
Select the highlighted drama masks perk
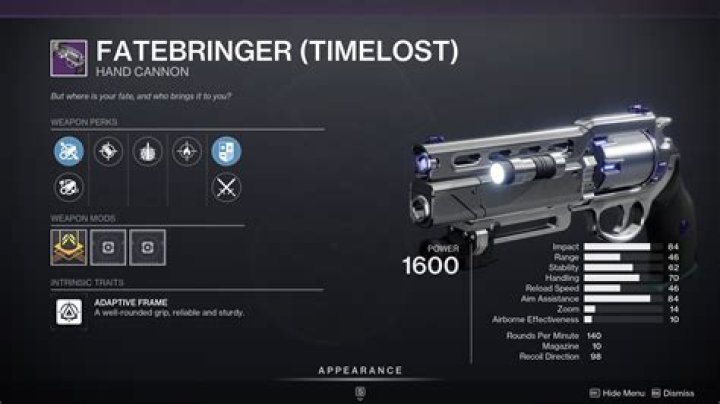pyautogui.click(x=224, y=150)
